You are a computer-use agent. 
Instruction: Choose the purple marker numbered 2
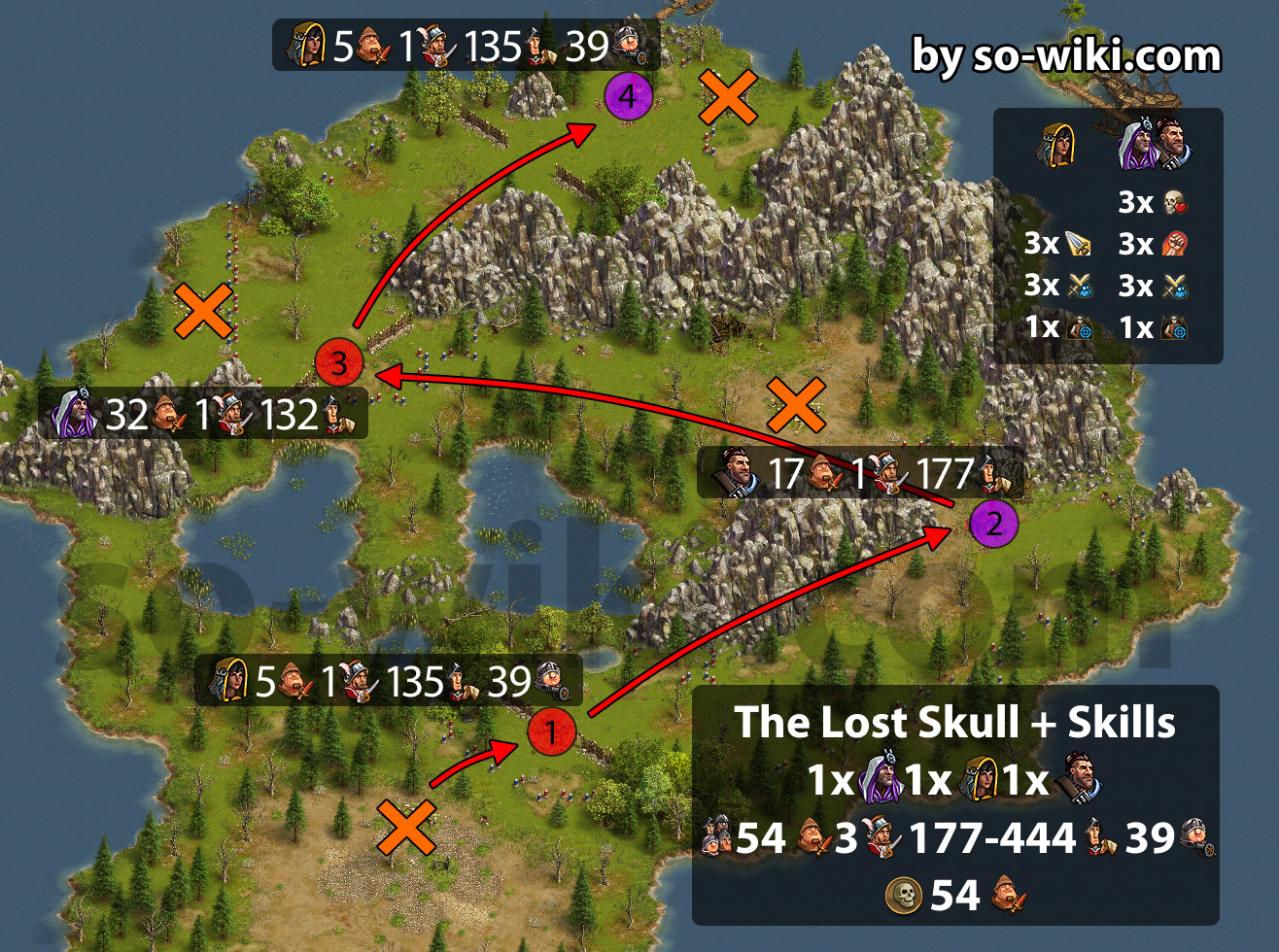coord(993,525)
